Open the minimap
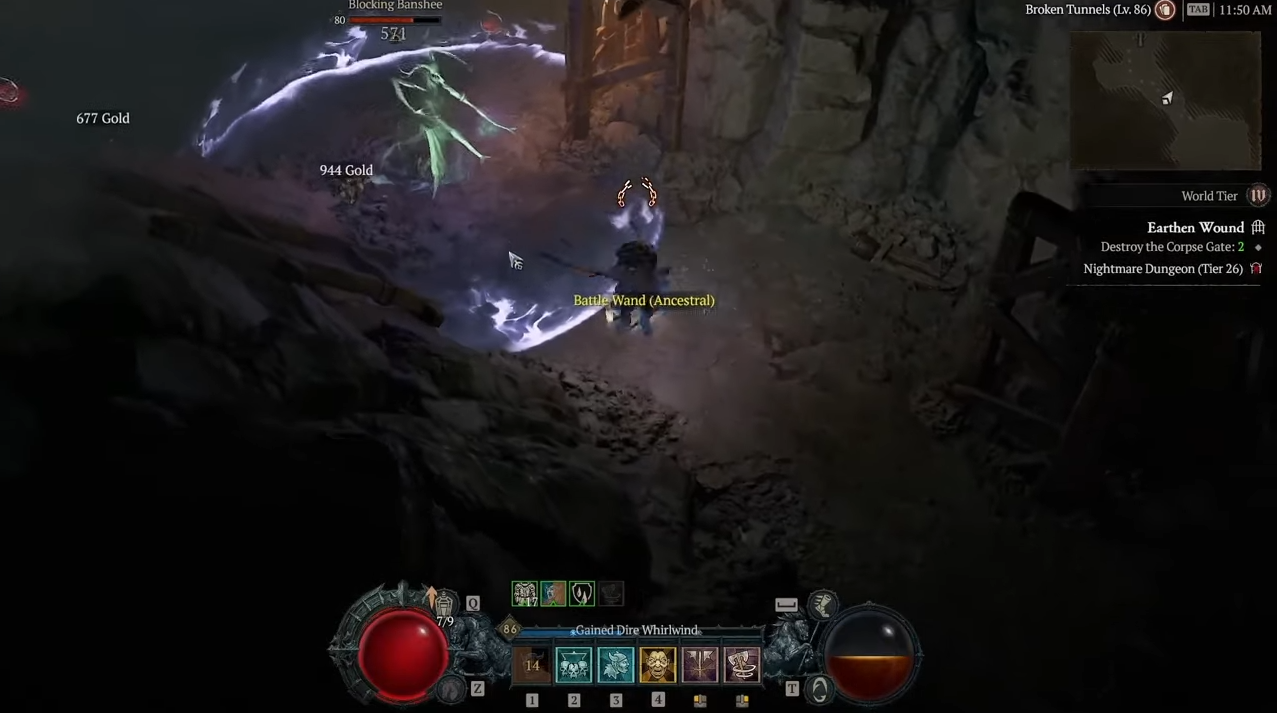 tap(1165, 100)
